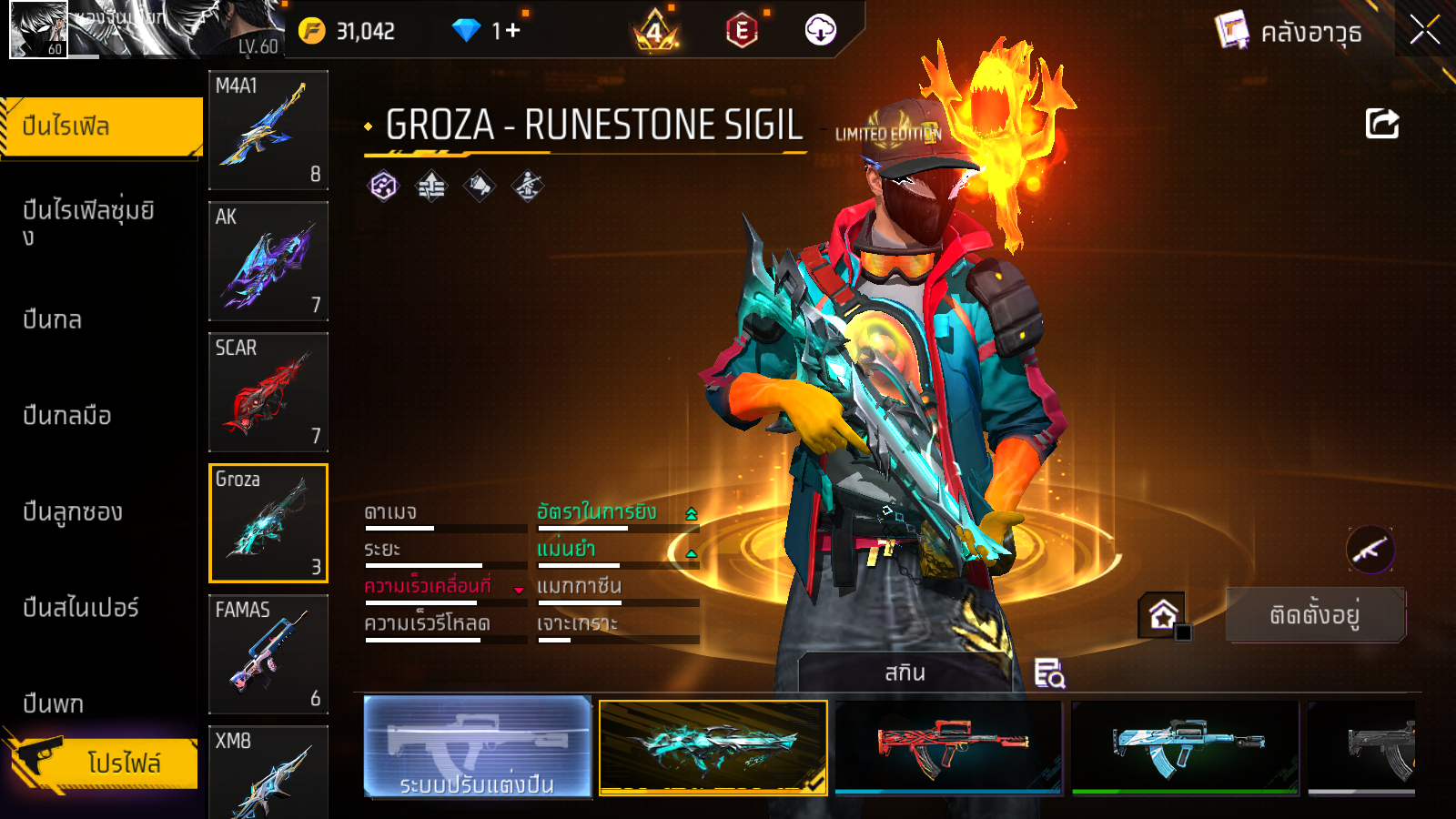Toggle the rifle preview round icon

tap(1370, 550)
